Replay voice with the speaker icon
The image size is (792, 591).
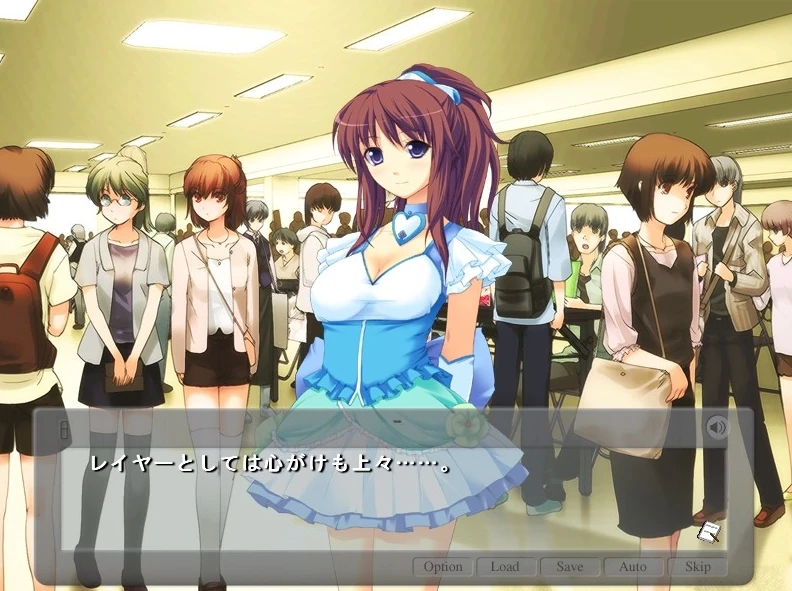pos(716,428)
